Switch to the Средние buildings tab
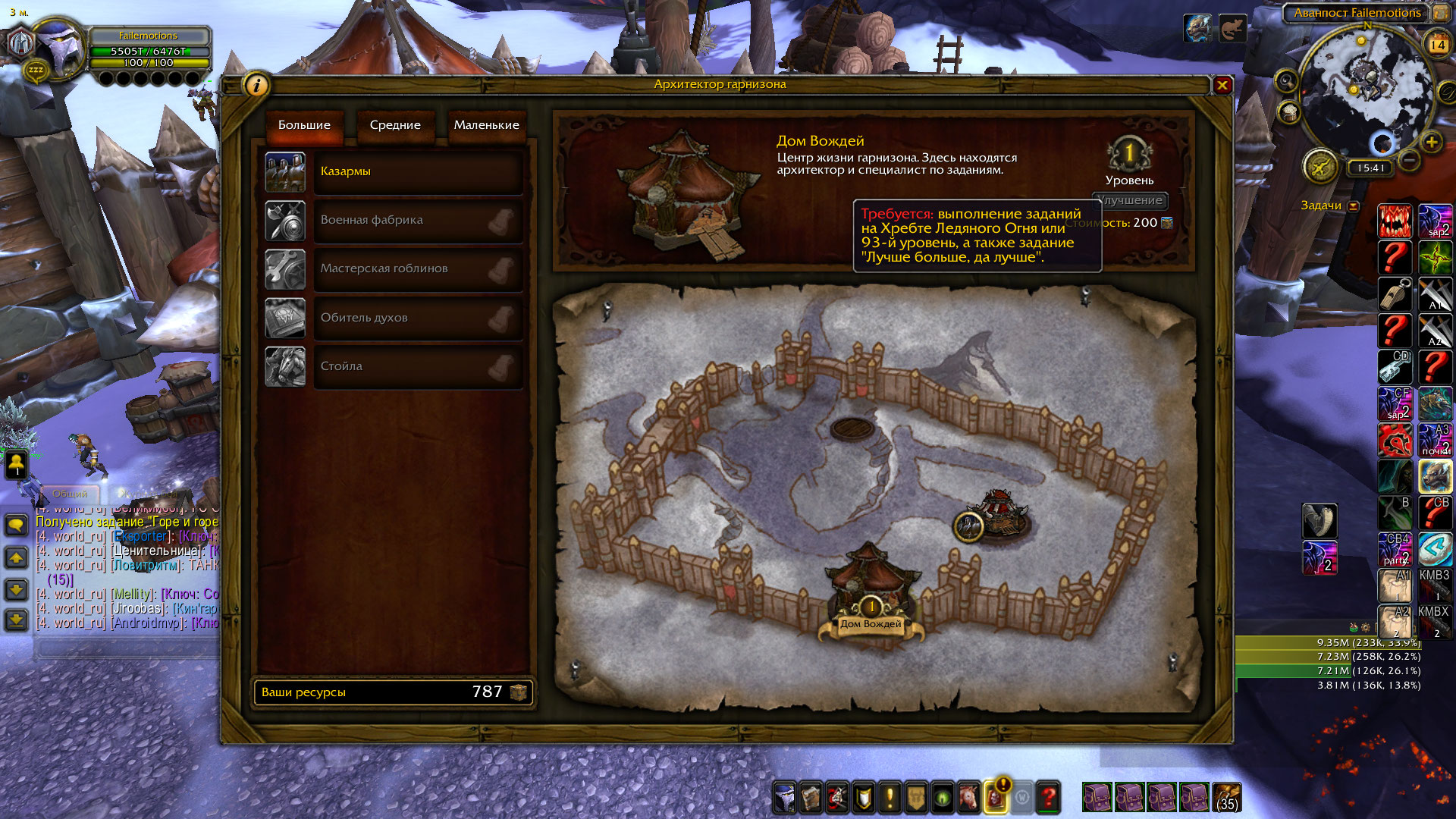The image size is (1456, 819). point(395,125)
